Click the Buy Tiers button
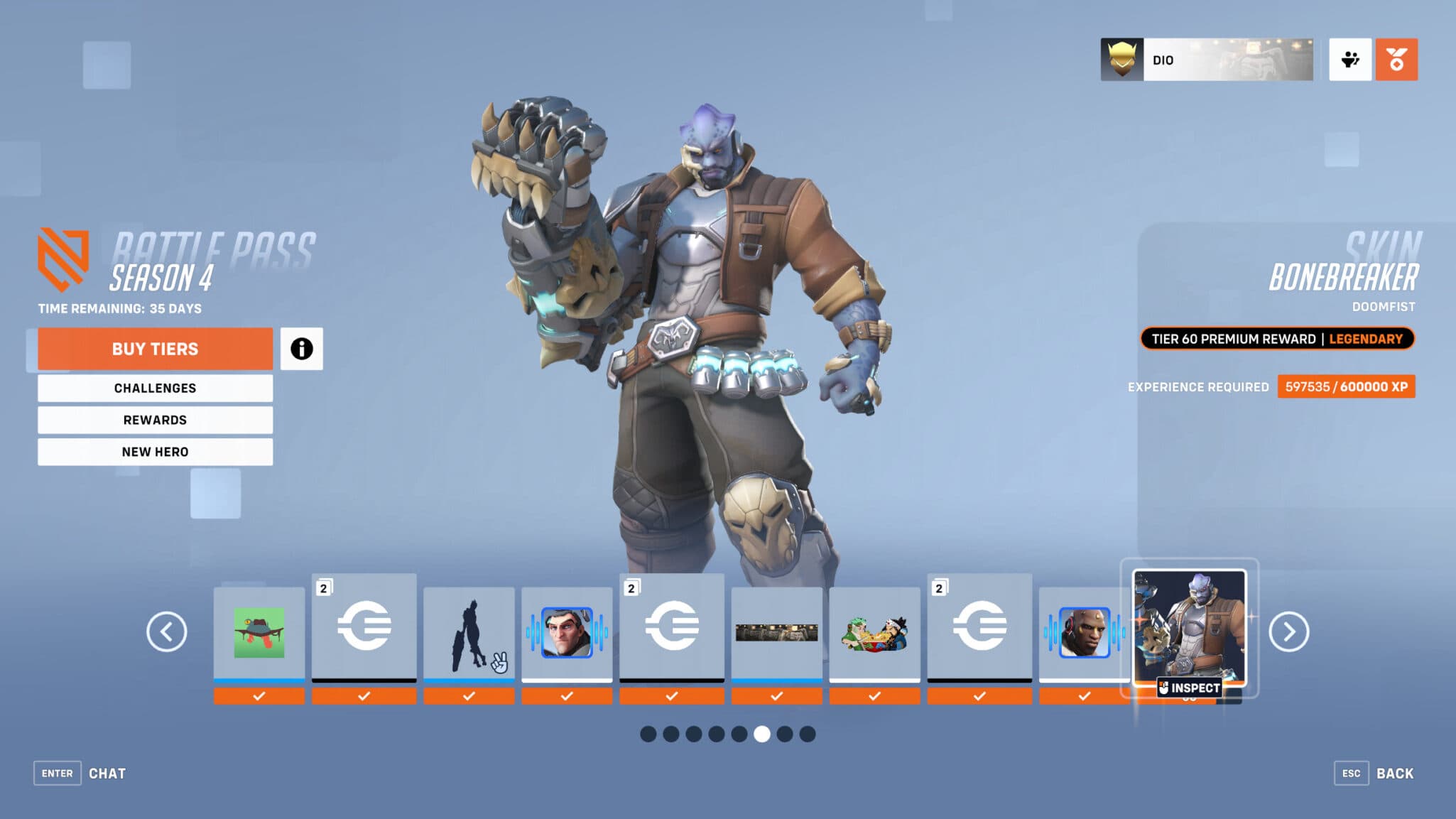Image resolution: width=1456 pixels, height=819 pixels. (x=155, y=348)
